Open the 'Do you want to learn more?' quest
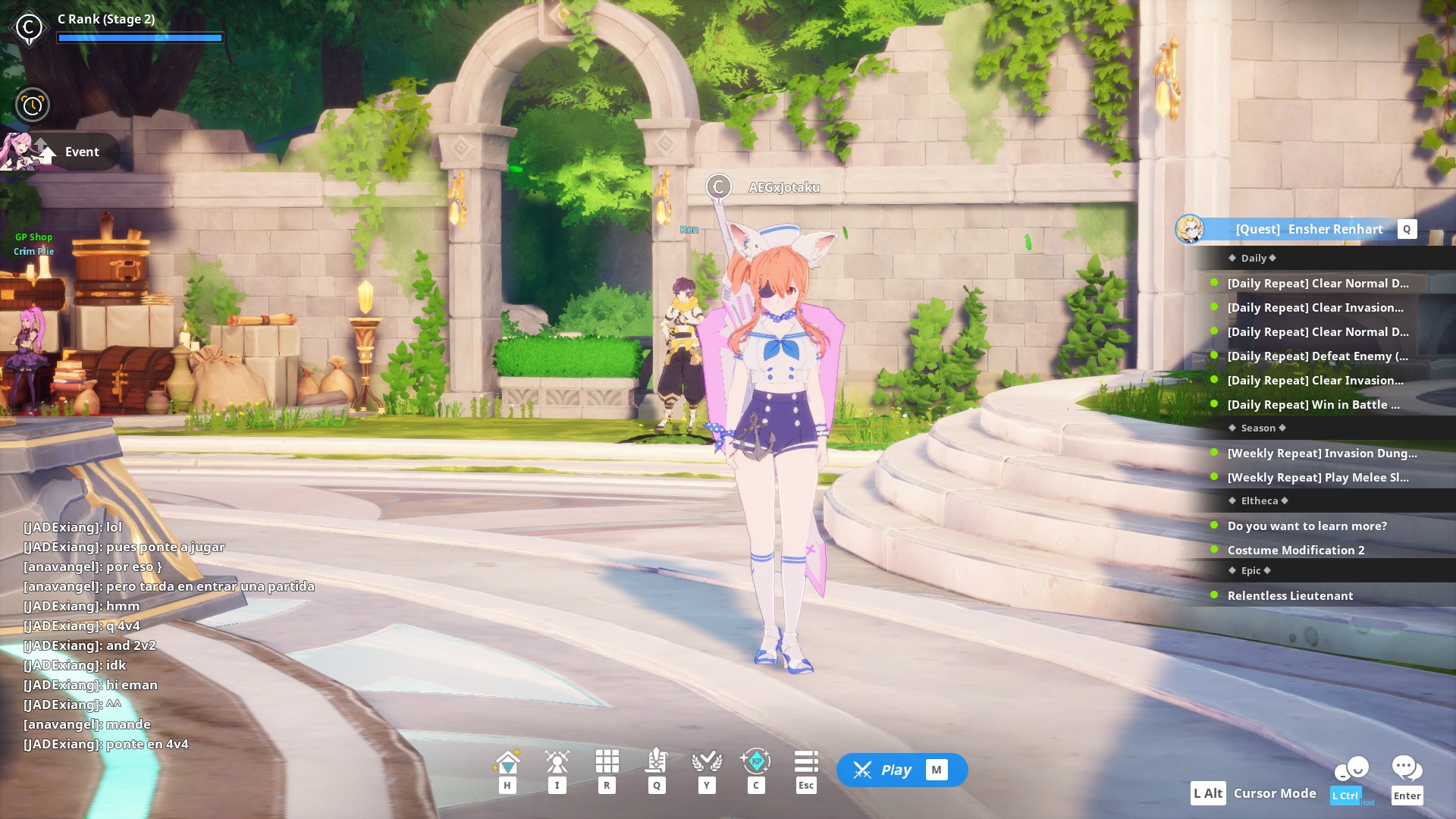This screenshot has width=1456, height=819. click(1307, 526)
